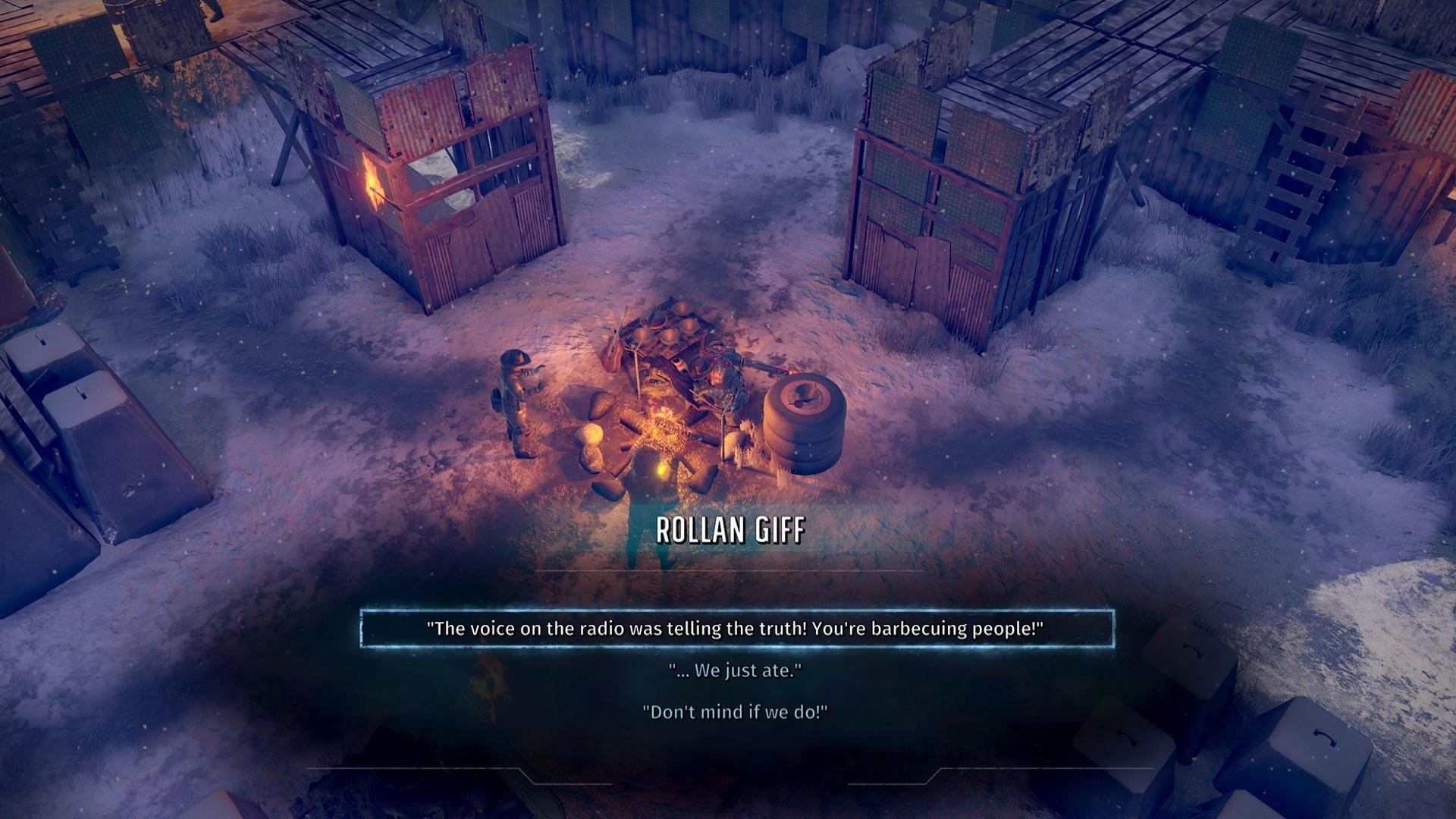This screenshot has height=819, width=1456.
Task: Choose the "You're barbecuing people!" reply
Action: pos(736,629)
